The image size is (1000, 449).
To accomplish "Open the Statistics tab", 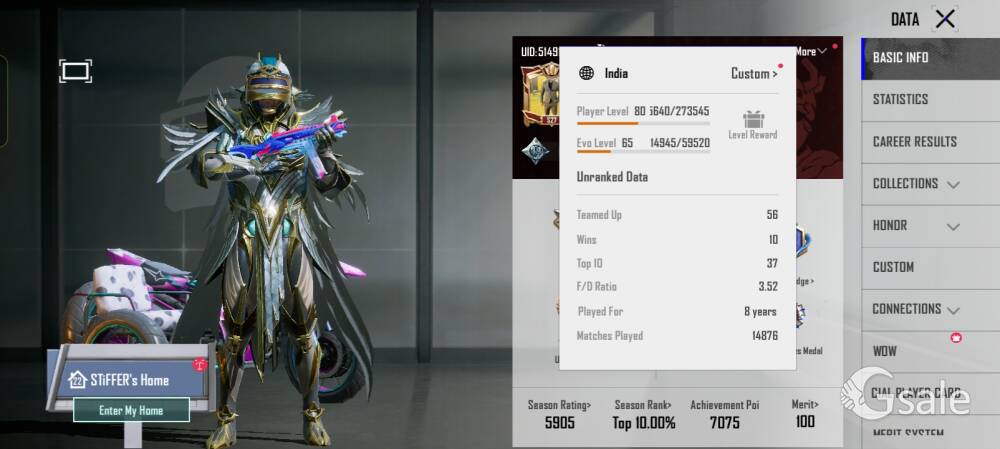I will [900, 100].
